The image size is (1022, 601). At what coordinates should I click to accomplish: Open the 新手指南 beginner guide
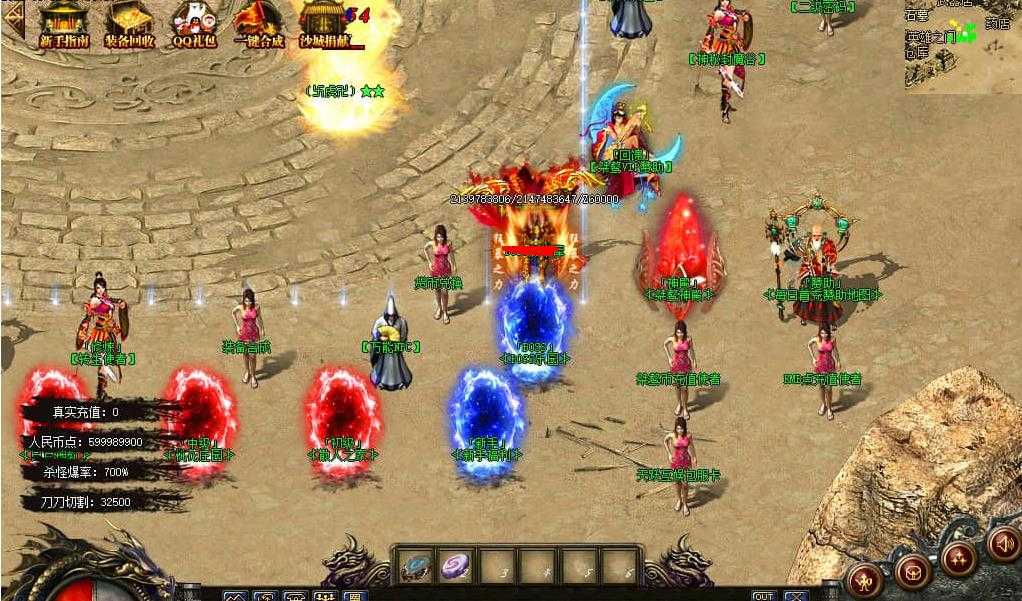64,24
